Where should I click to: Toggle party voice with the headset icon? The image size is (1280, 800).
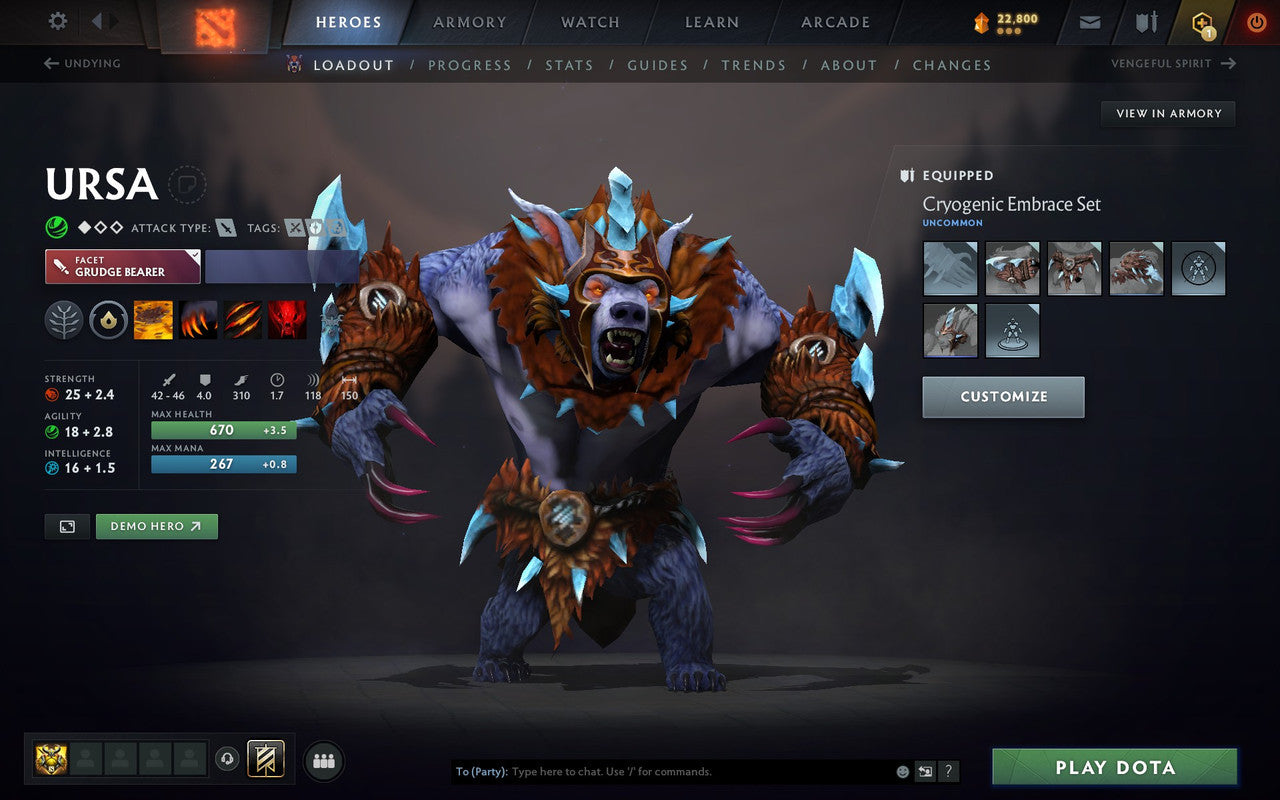(228, 759)
